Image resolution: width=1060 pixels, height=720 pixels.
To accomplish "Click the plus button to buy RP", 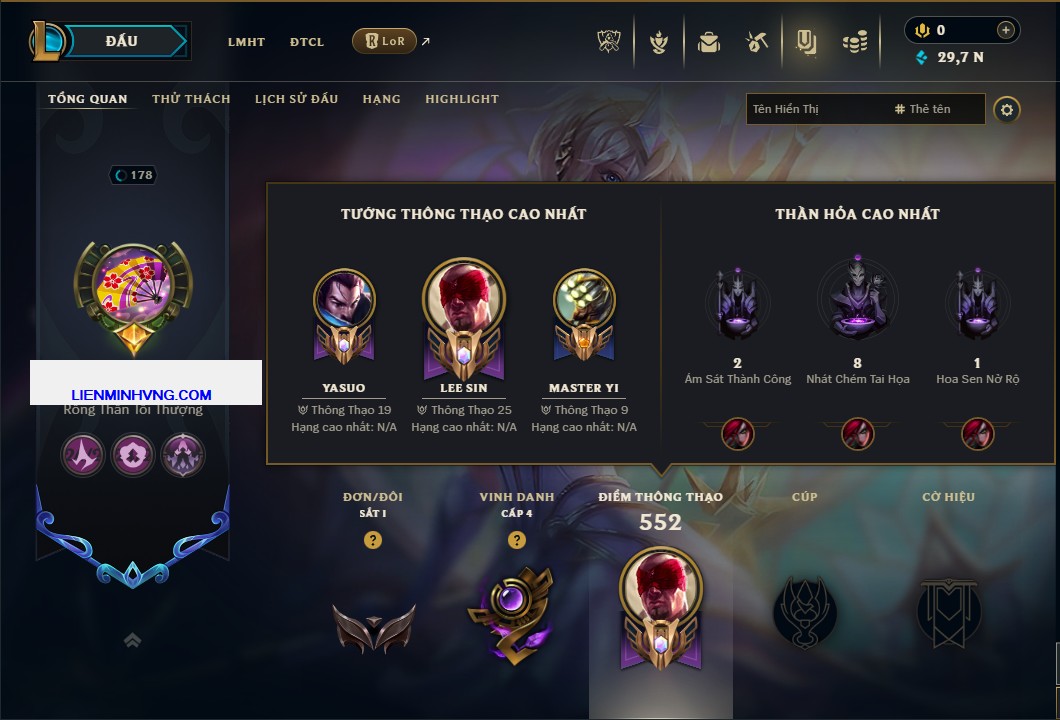I will pos(1006,30).
